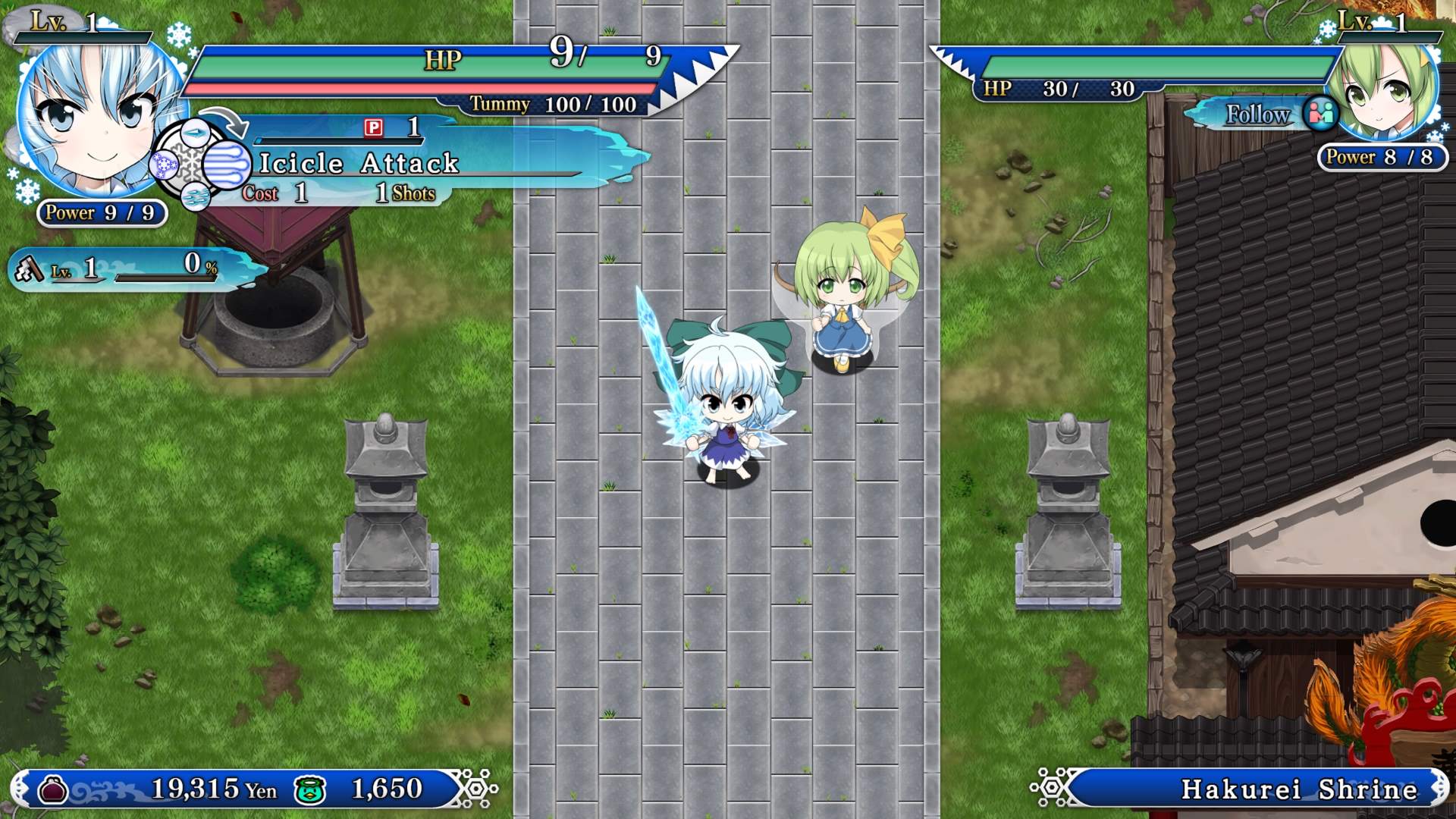The image size is (1456, 819).
Task: Click the red P power counter icon
Action: [x=375, y=128]
